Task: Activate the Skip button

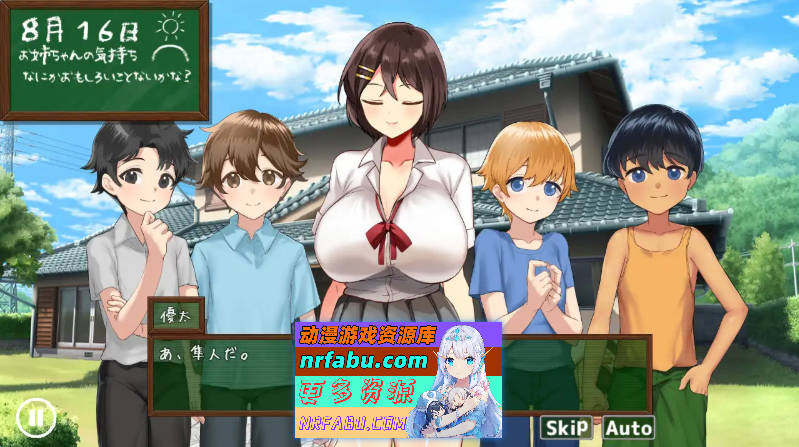Action: 565,427
